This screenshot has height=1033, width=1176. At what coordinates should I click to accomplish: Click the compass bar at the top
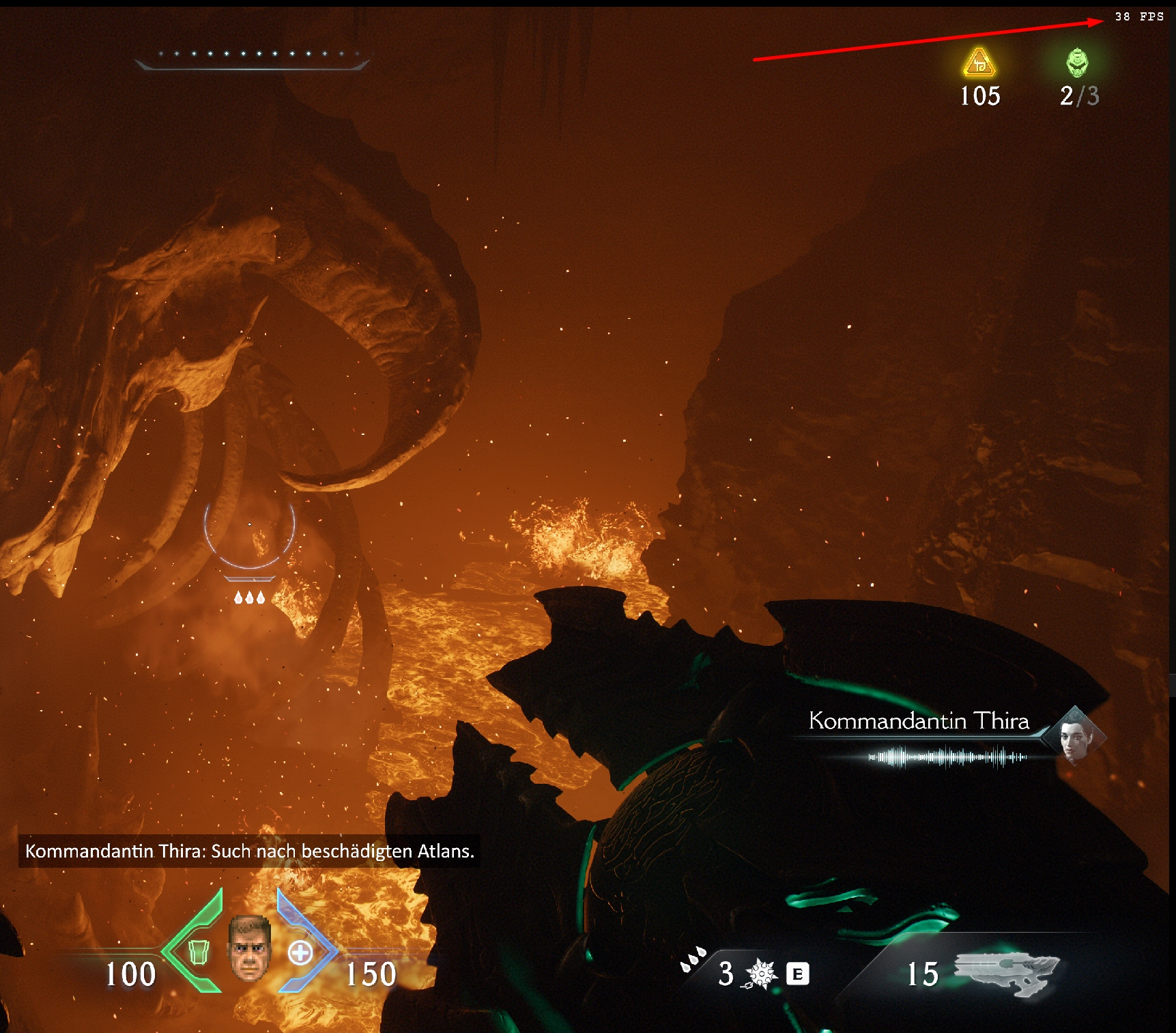252,59
